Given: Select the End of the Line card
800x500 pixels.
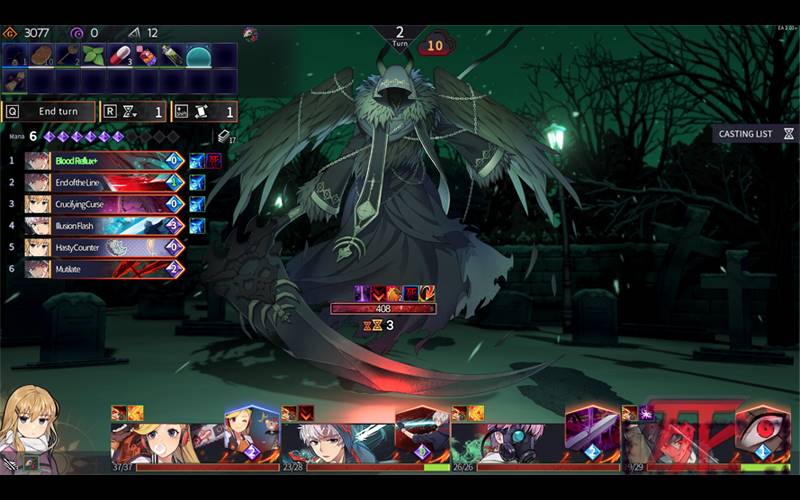Looking at the screenshot, I should (105, 182).
